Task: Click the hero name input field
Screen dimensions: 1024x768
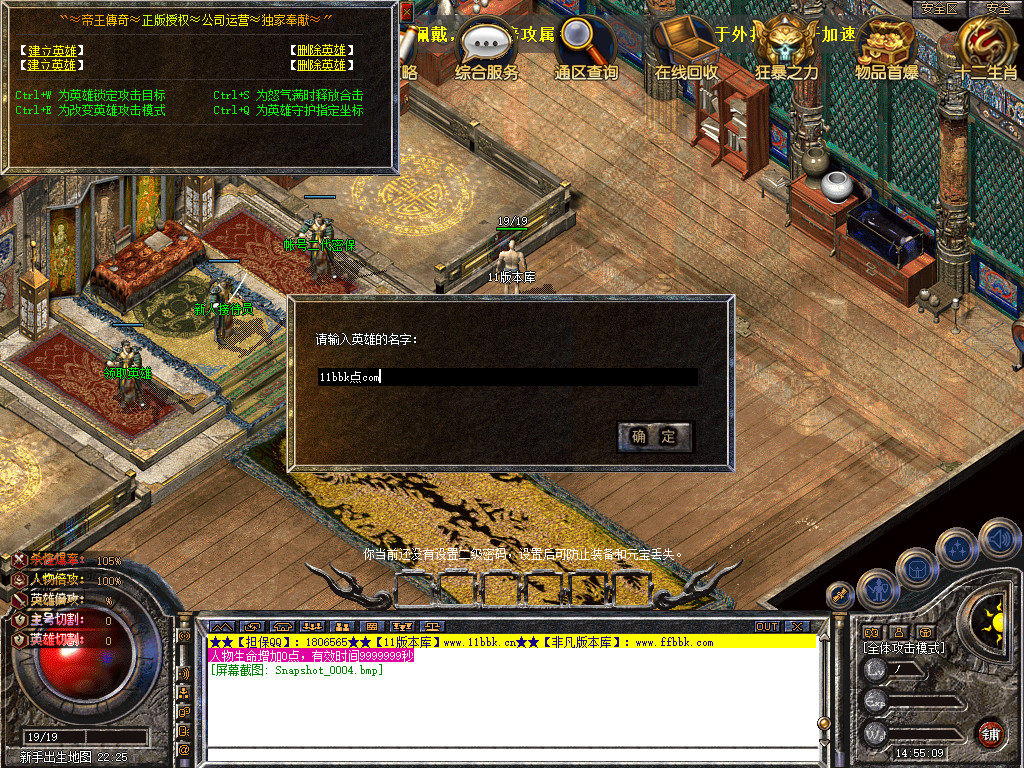Action: click(x=507, y=377)
